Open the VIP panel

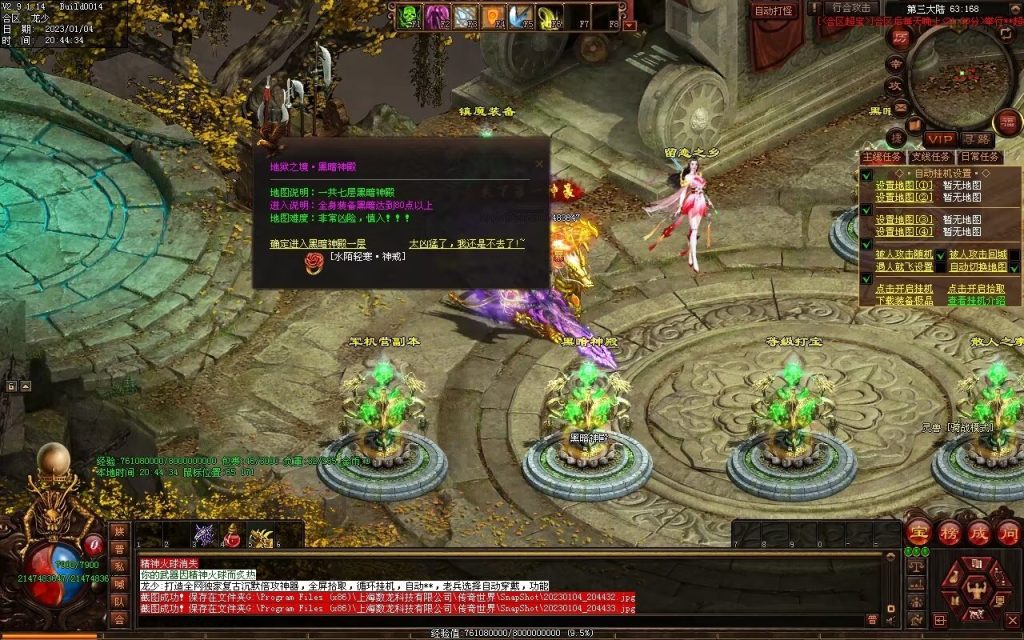click(x=939, y=138)
